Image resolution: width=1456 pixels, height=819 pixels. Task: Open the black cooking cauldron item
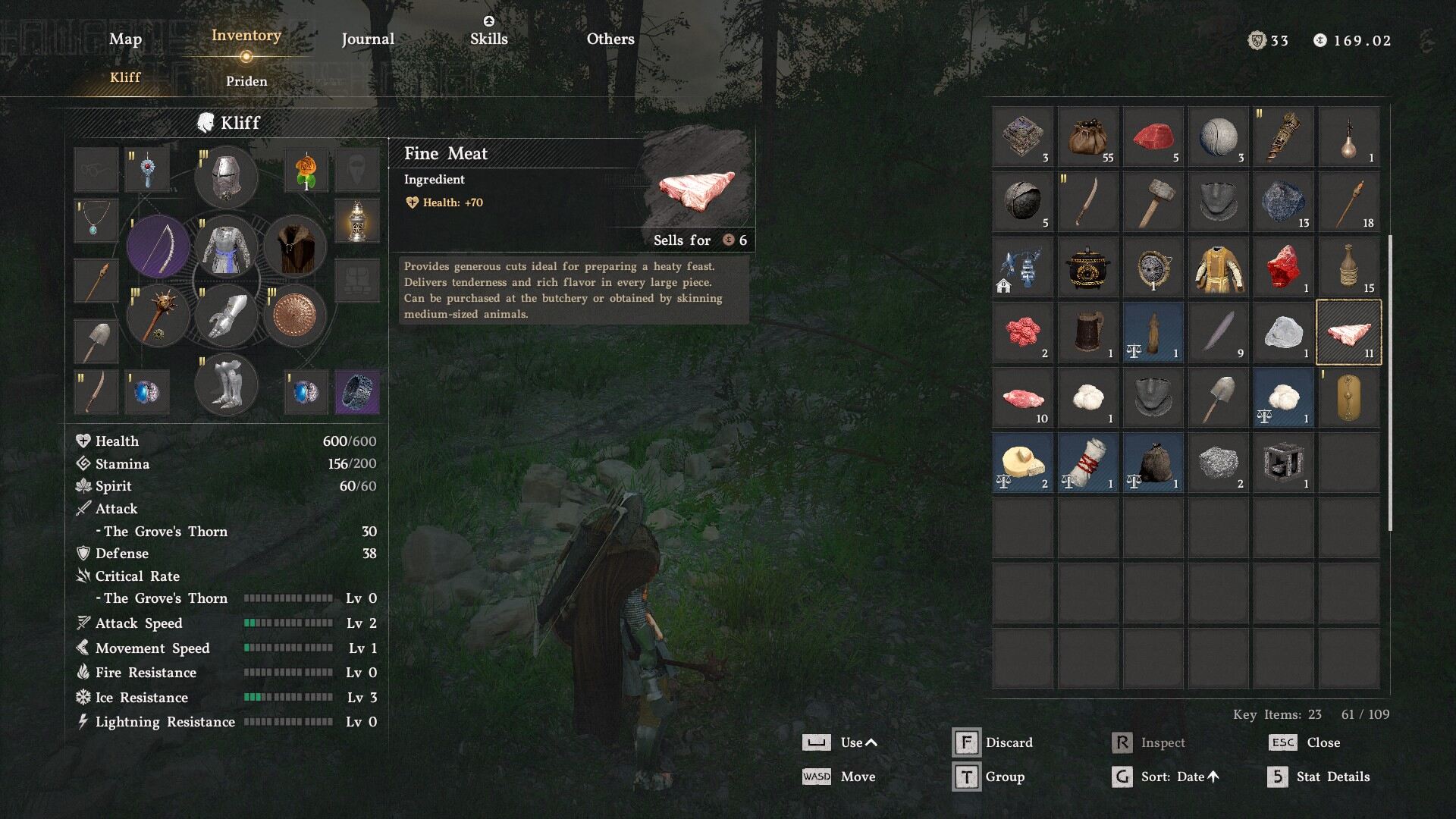[x=1087, y=267]
